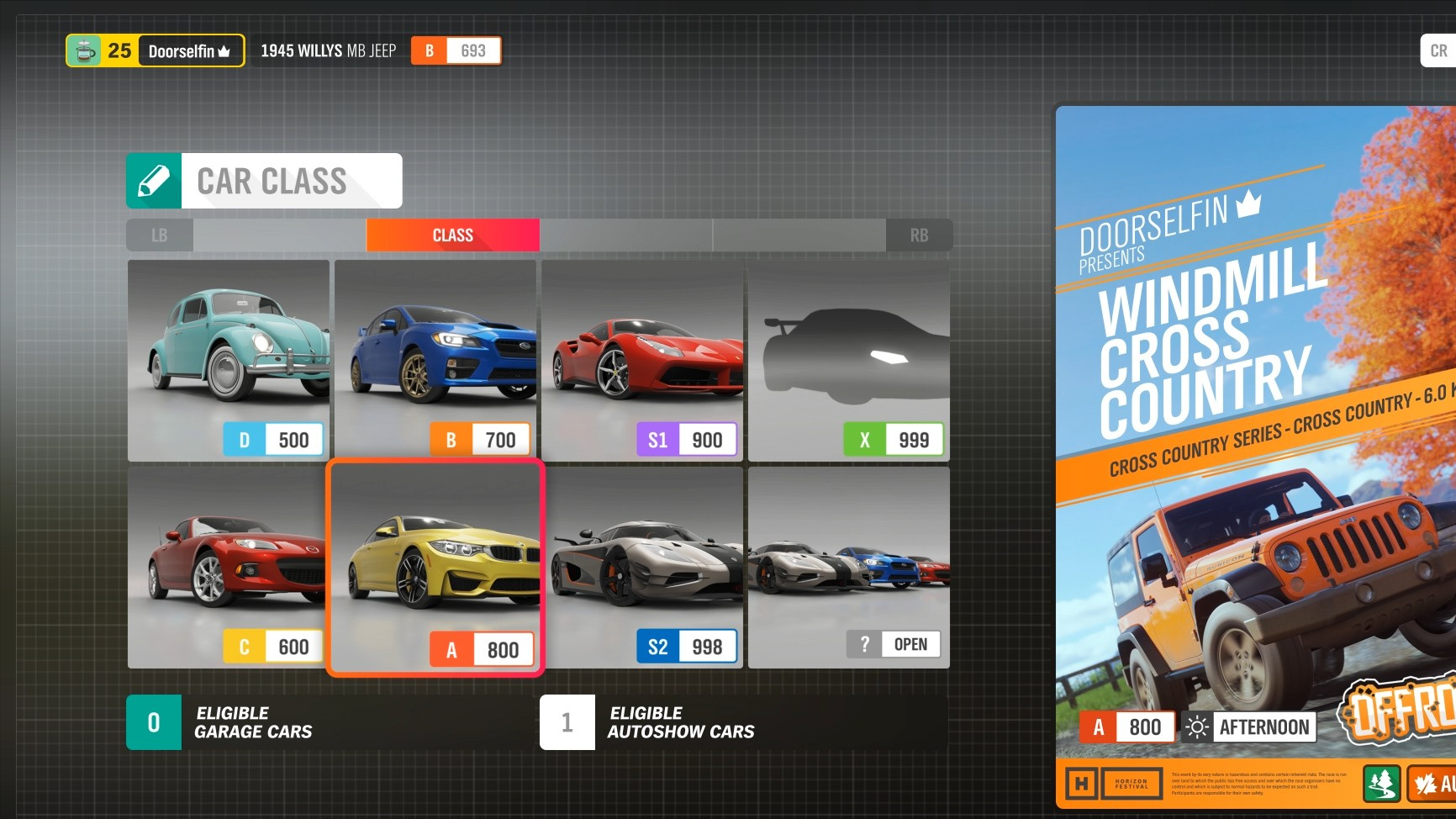Click the RB tab-right button
1456x819 pixels.
click(x=919, y=235)
